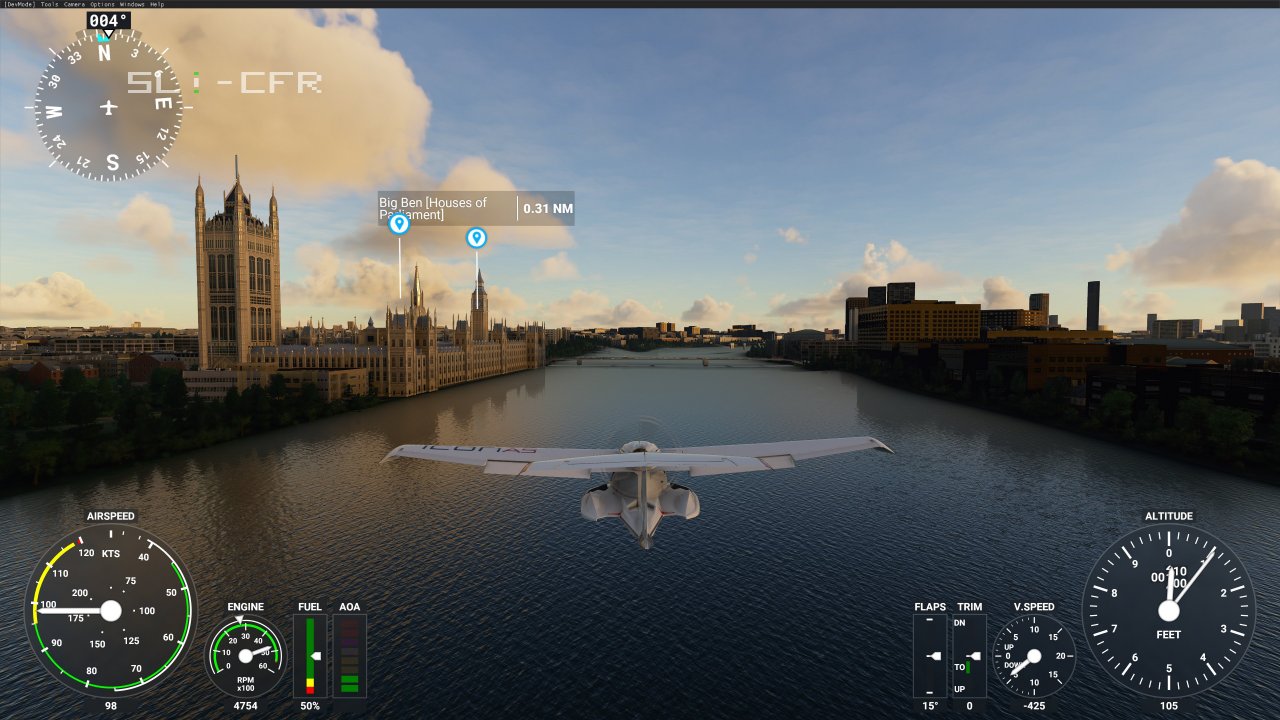Click the FLAPS position slider
Image resolution: width=1280 pixels, height=720 pixels.
pos(930,657)
